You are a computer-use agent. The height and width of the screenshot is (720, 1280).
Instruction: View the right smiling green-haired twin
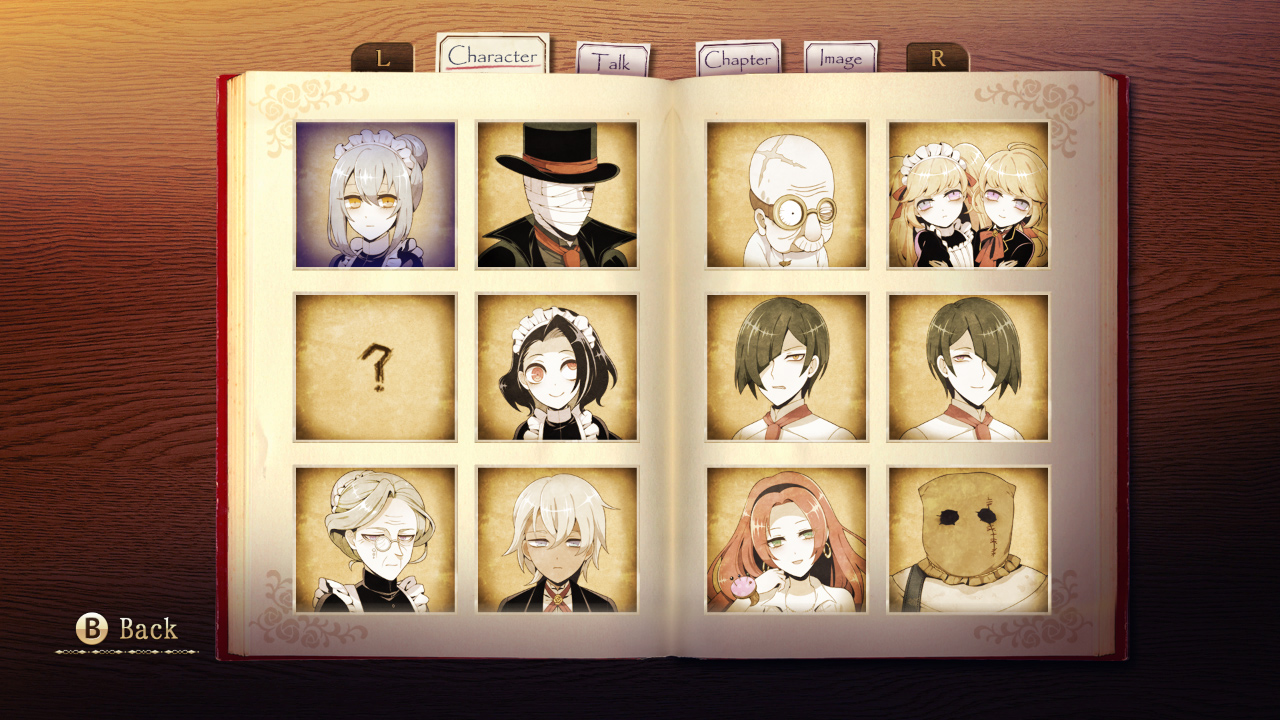pyautogui.click(x=968, y=365)
